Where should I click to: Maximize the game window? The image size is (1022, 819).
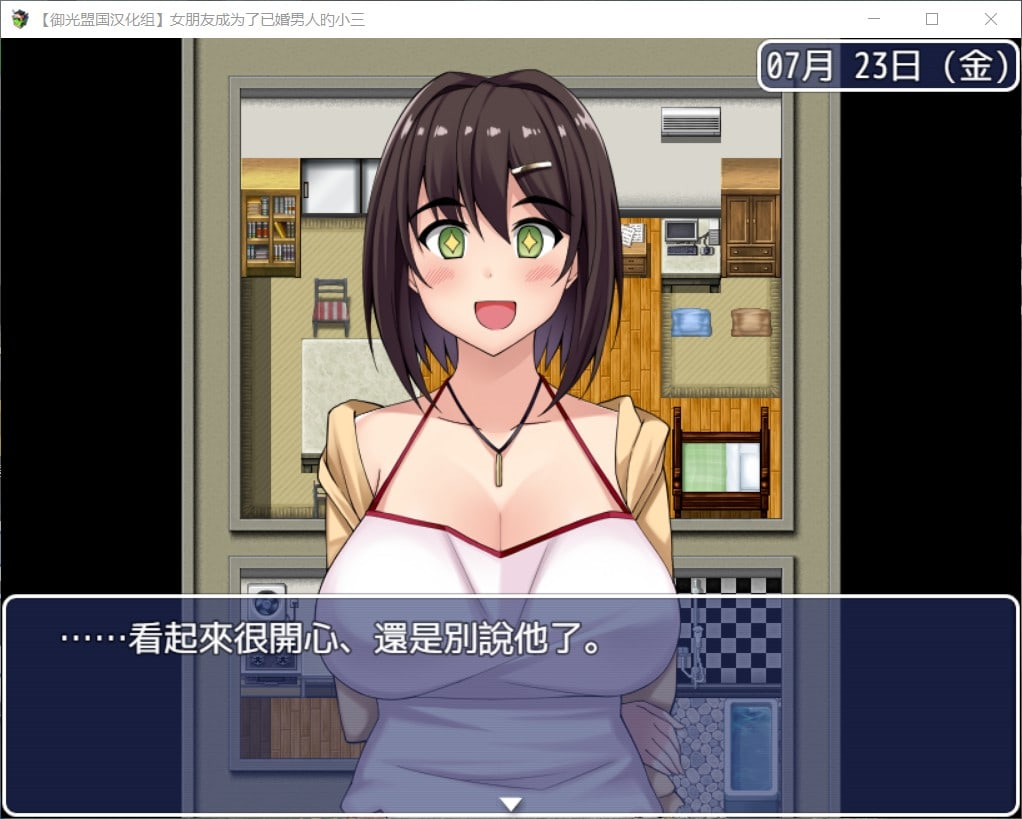932,19
